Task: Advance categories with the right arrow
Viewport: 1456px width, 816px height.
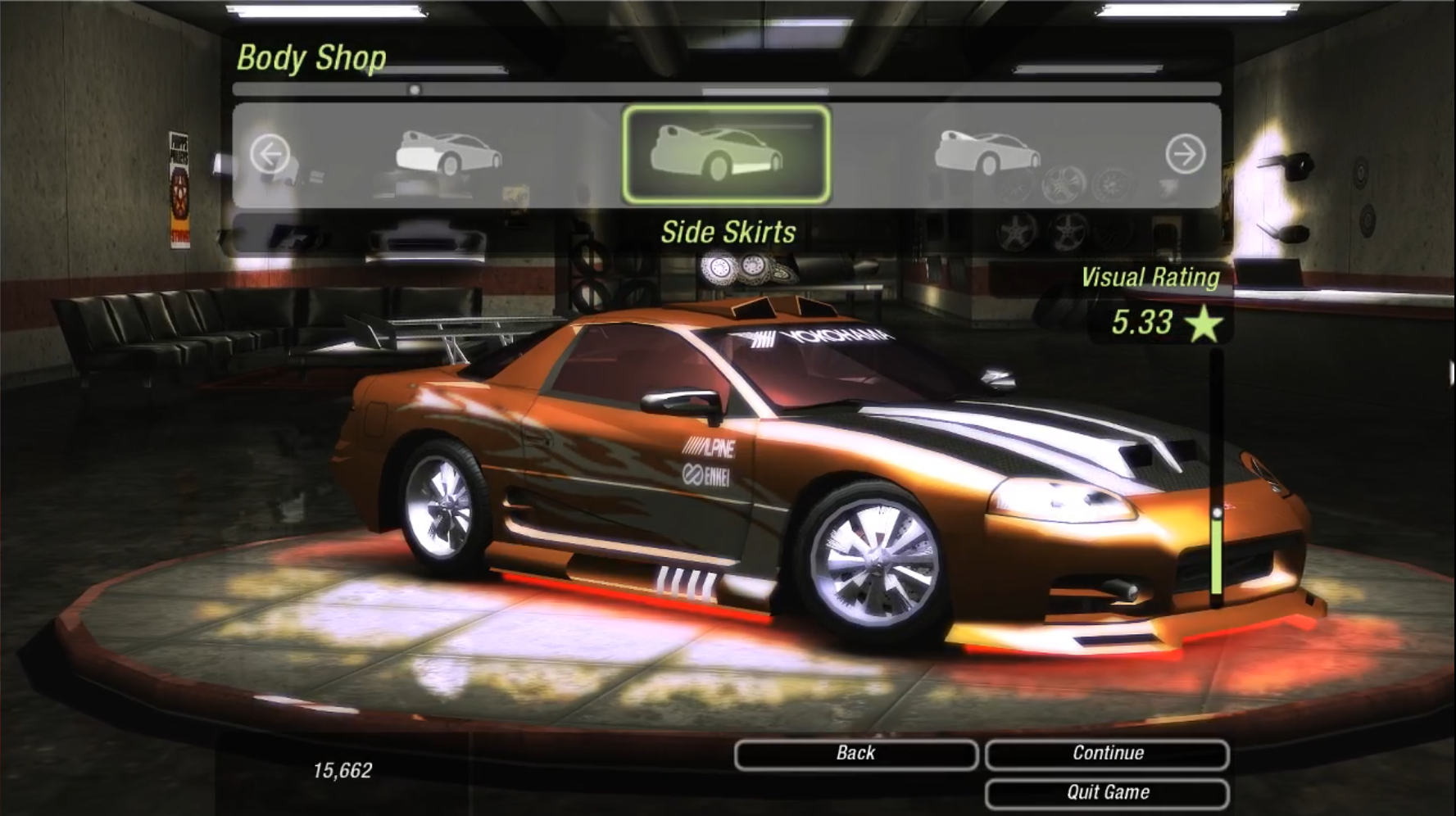Action: tap(1185, 154)
